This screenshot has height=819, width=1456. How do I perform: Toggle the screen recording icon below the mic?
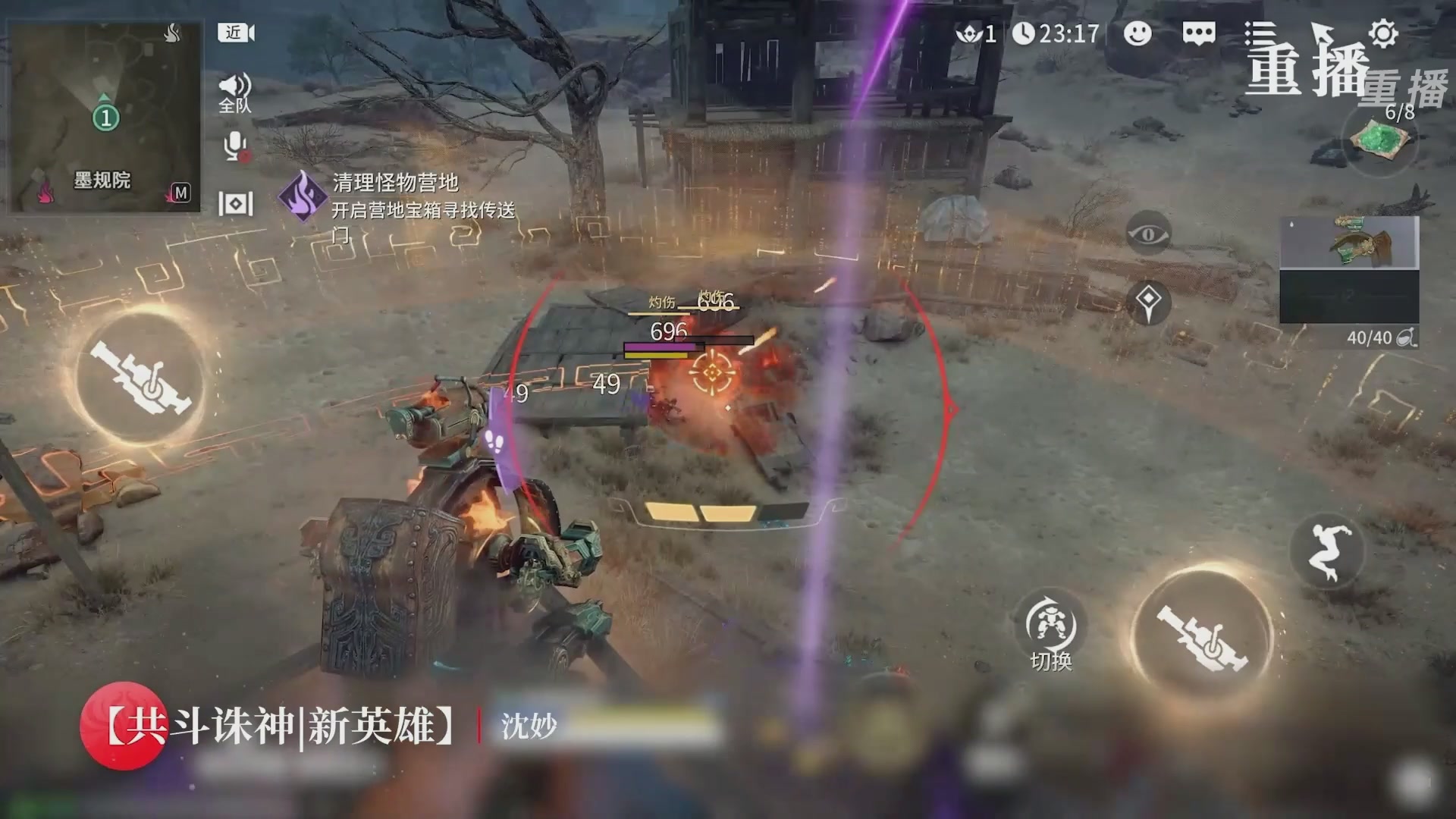coord(236,203)
